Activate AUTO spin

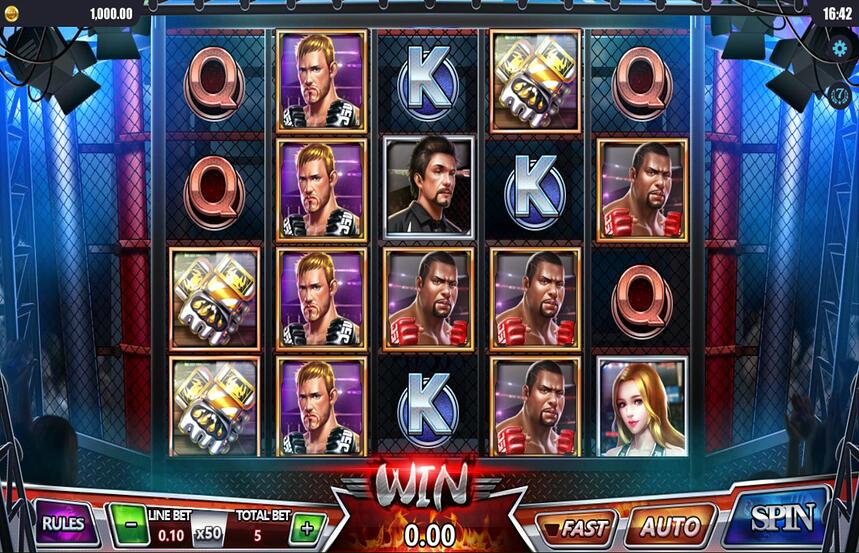point(669,523)
